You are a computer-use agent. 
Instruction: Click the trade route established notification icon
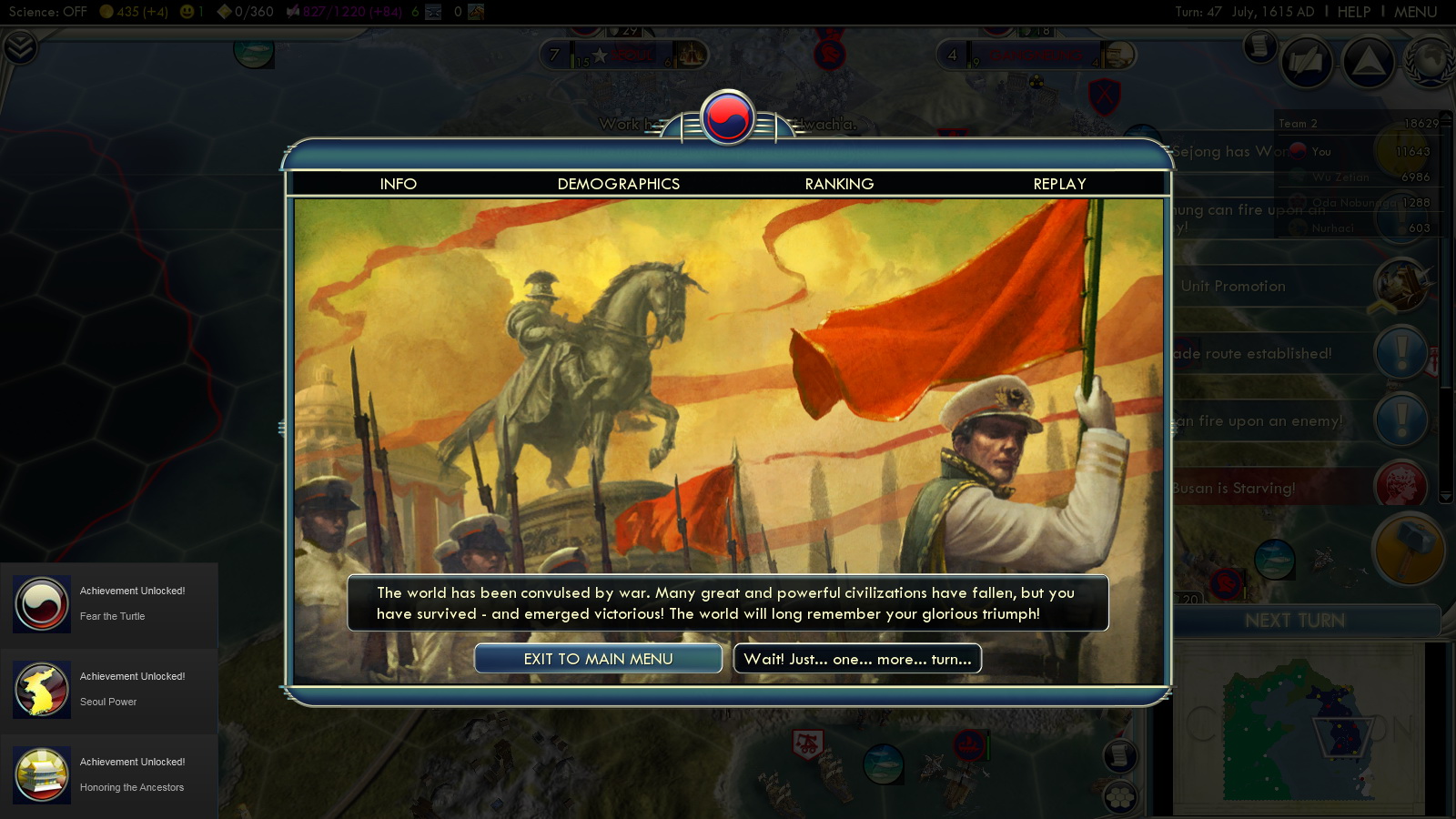[1401, 352]
